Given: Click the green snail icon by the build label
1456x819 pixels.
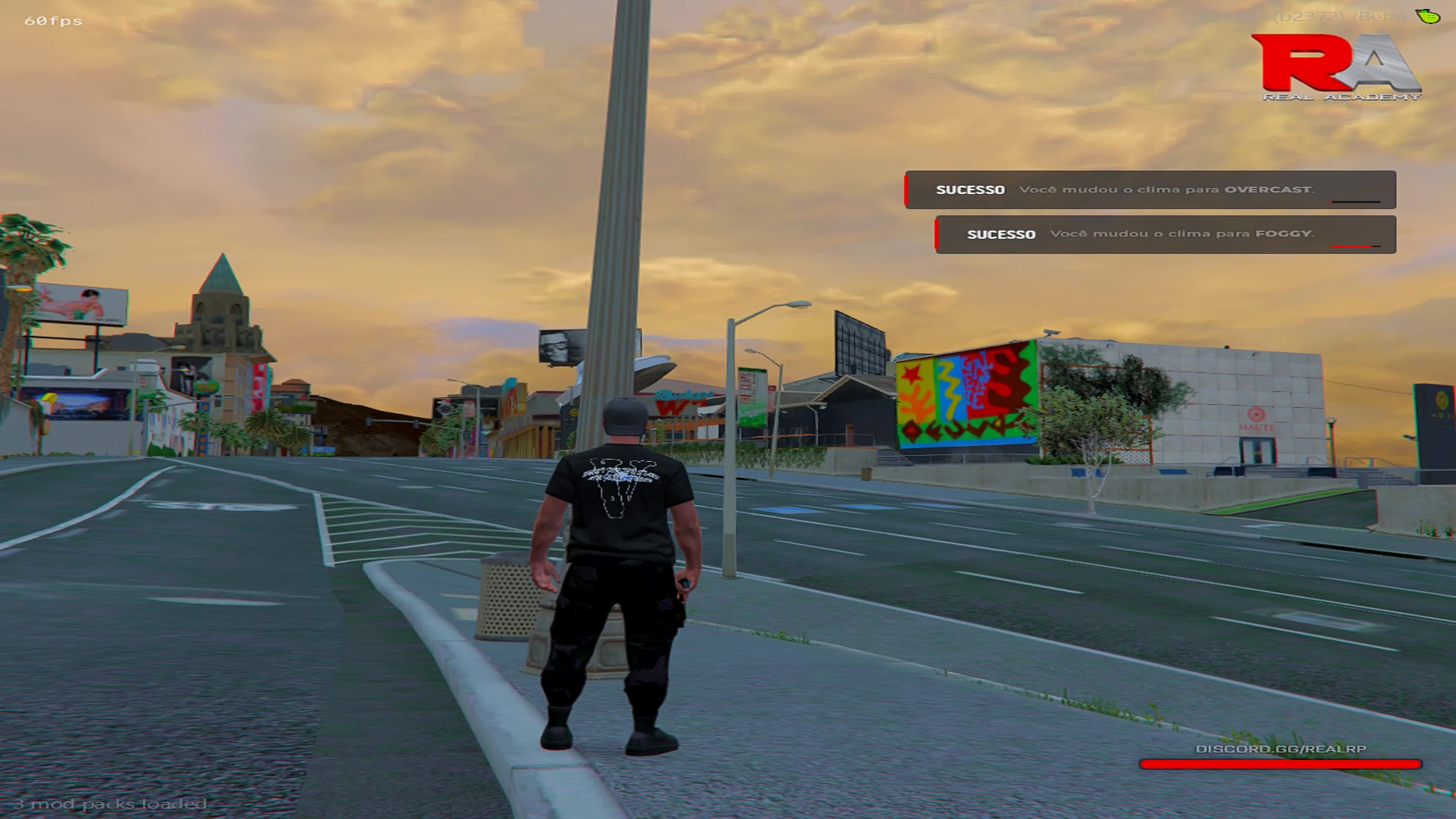Looking at the screenshot, I should (x=1428, y=16).
